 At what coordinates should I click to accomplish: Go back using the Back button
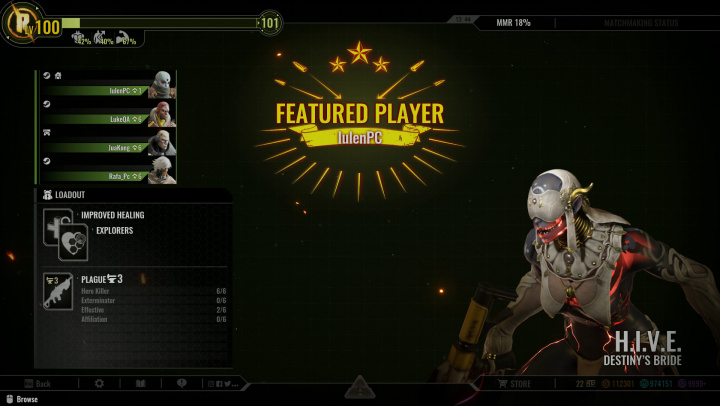click(37, 383)
